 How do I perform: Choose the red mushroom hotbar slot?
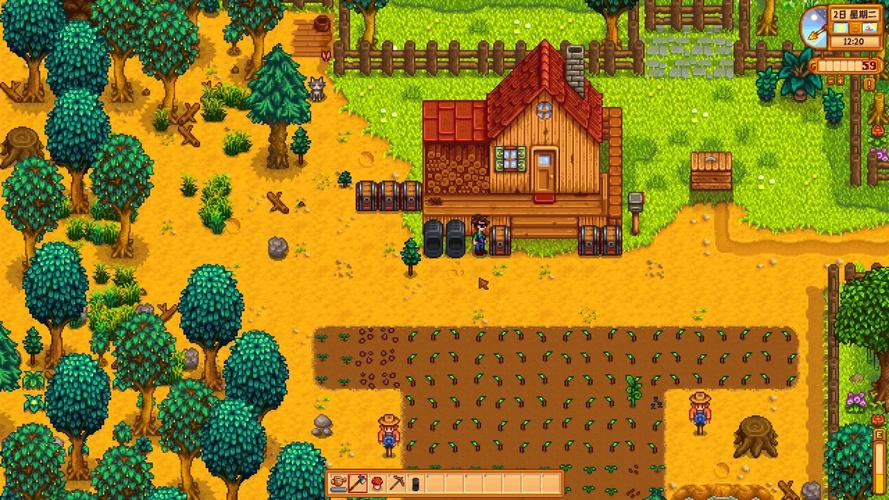(378, 483)
